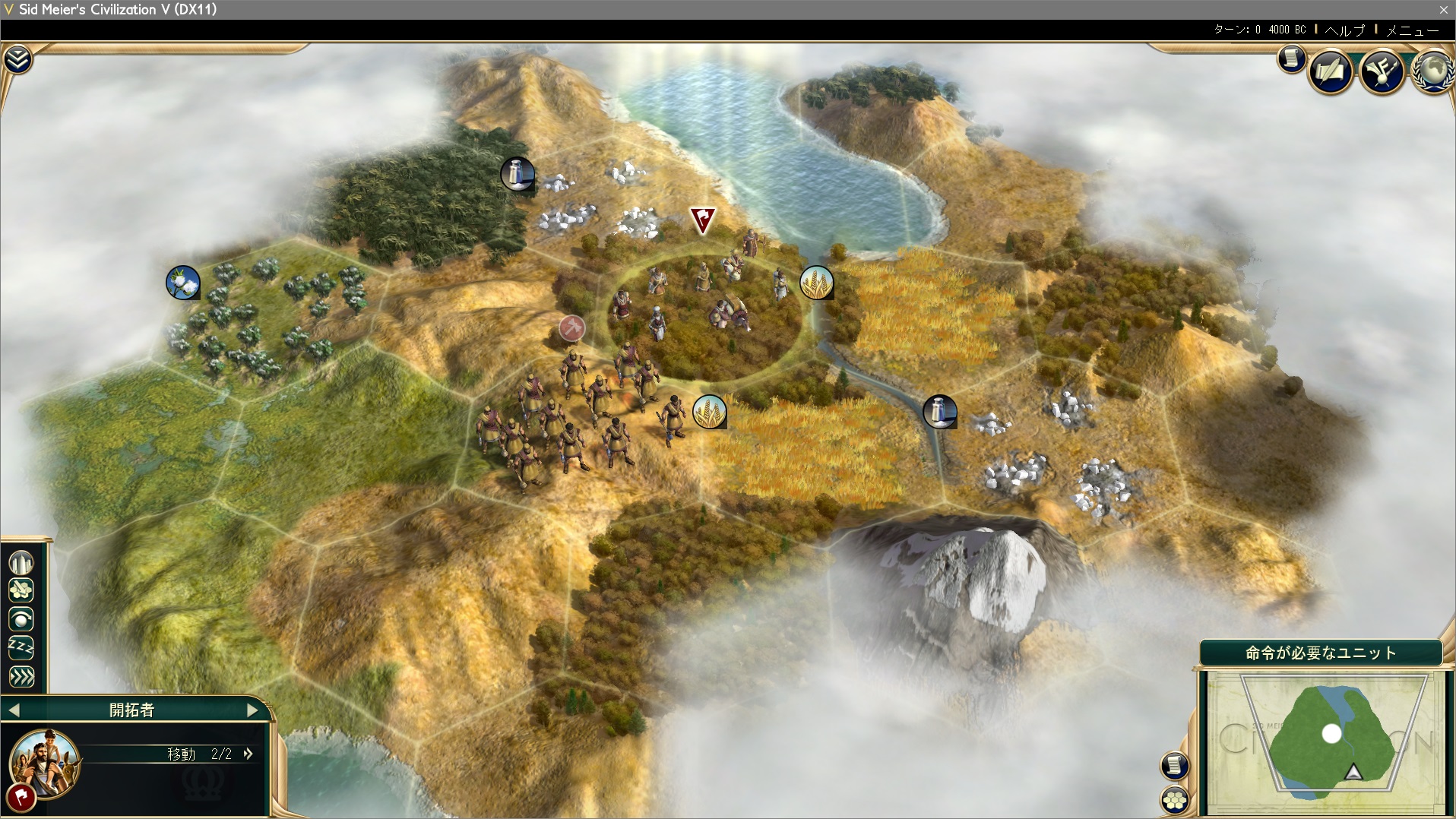Click the hex-tiles unit action icon
This screenshot has height=819, width=1456.
[22, 590]
